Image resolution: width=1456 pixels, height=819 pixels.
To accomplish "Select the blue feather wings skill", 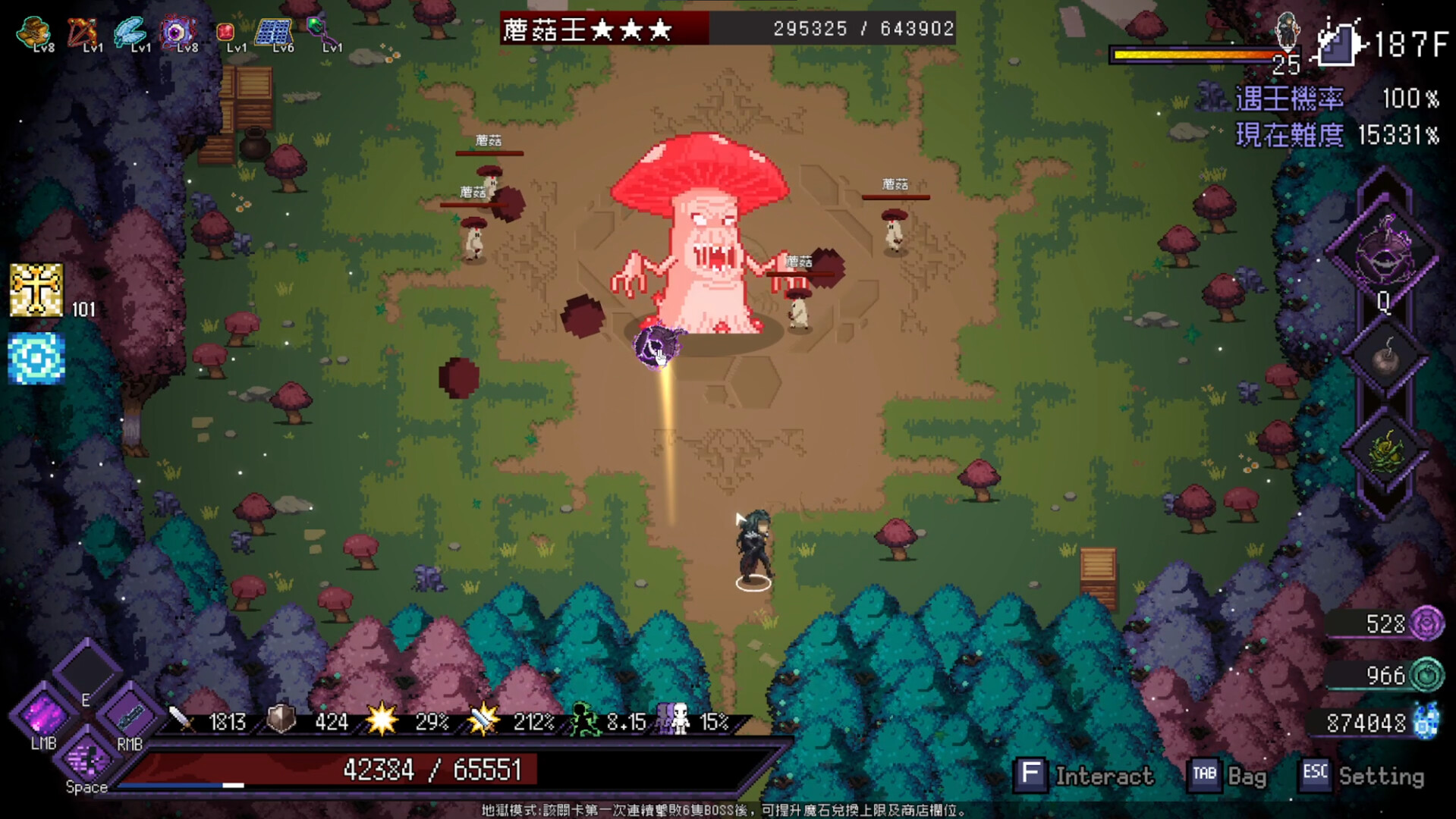I will point(131,30).
